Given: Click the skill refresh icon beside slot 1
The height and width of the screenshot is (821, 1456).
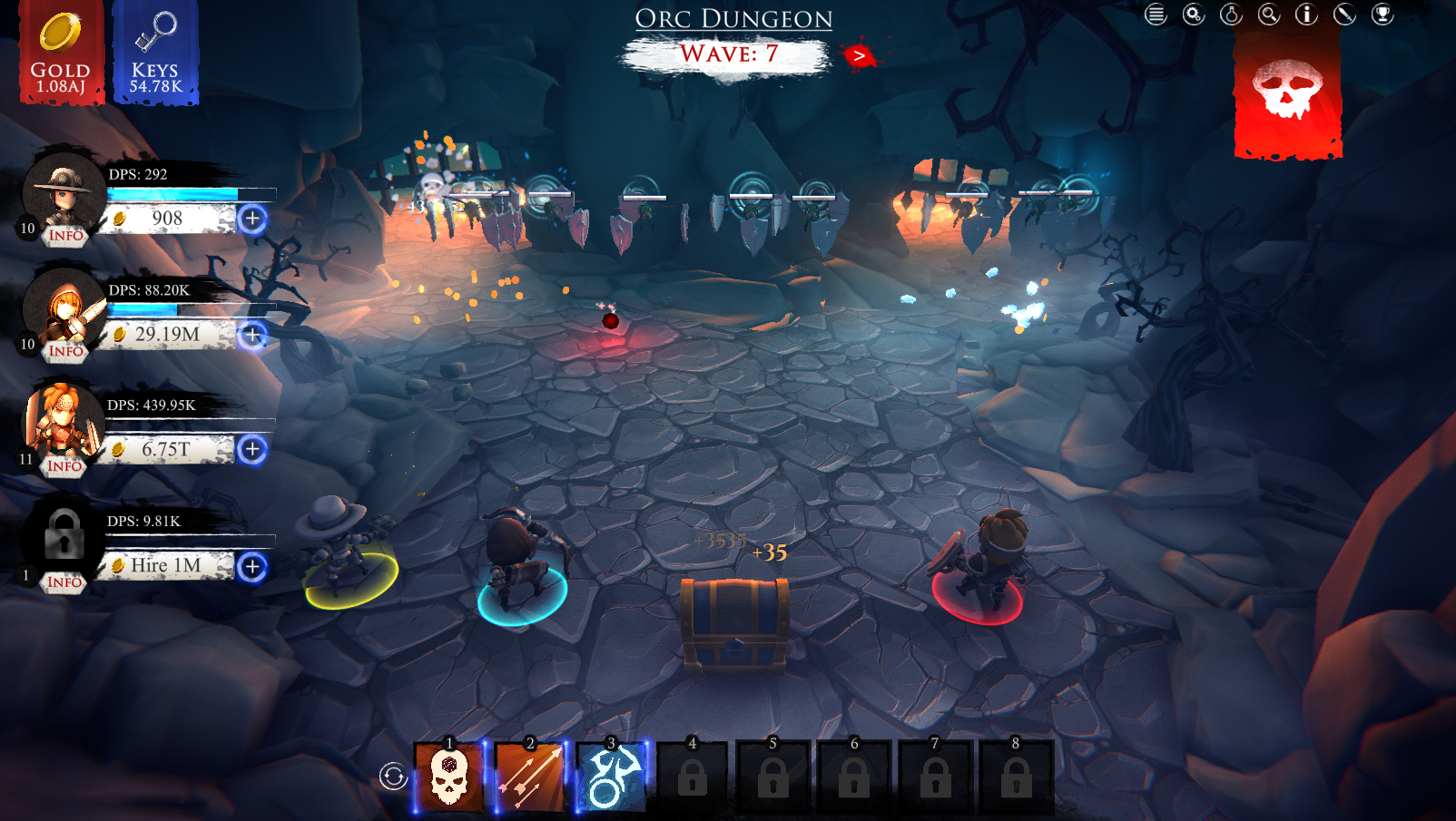Looking at the screenshot, I should pos(393,776).
